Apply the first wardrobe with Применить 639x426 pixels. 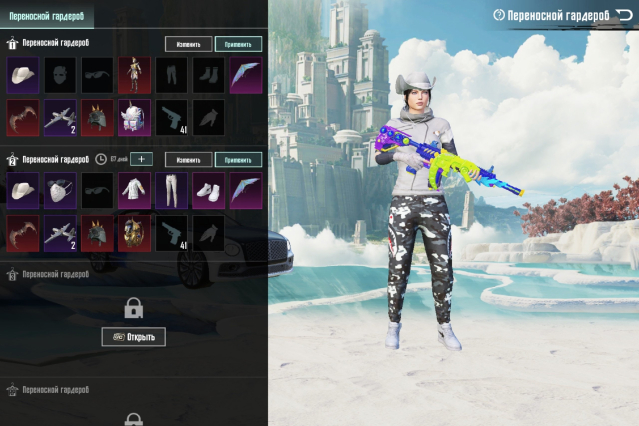pos(238,44)
